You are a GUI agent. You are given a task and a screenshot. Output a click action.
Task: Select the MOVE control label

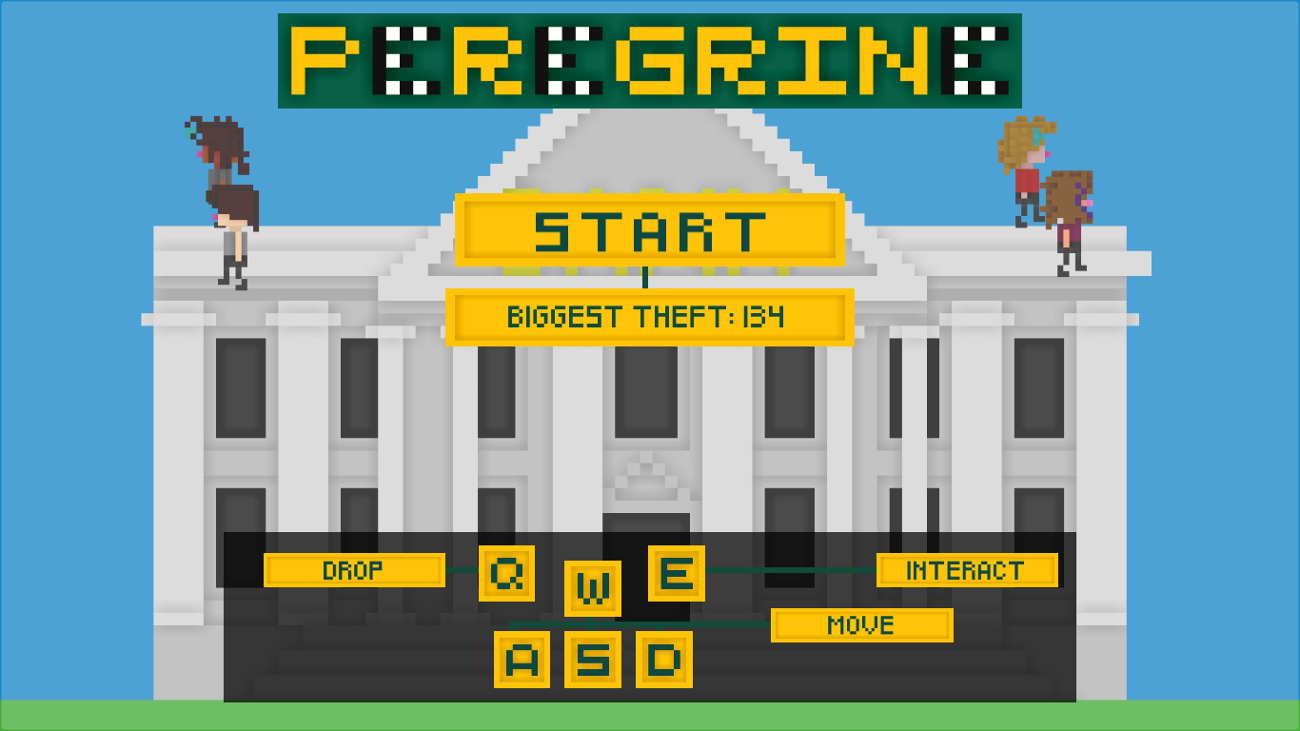862,626
